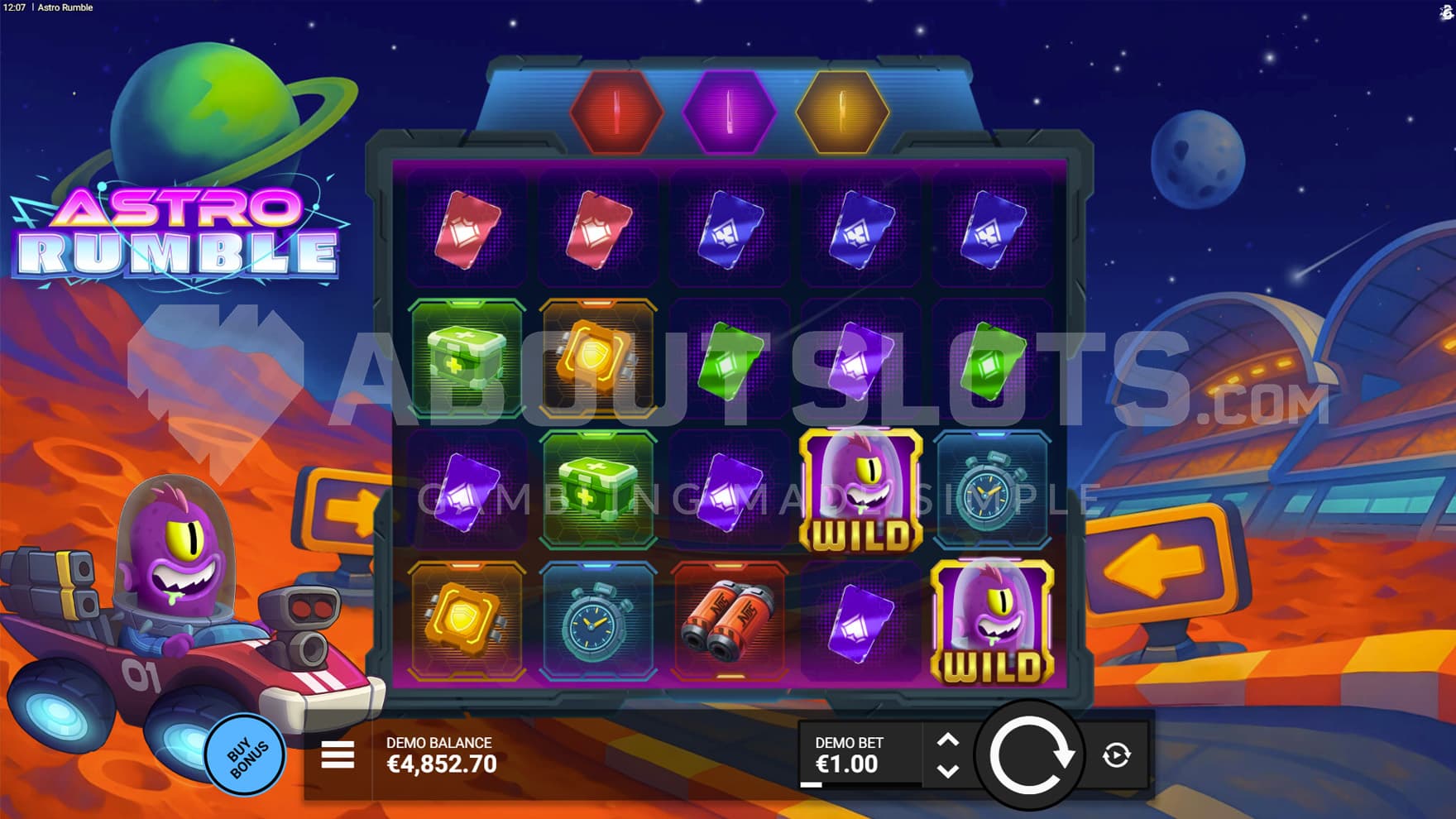Open the Buy Bonus menu

click(x=246, y=754)
